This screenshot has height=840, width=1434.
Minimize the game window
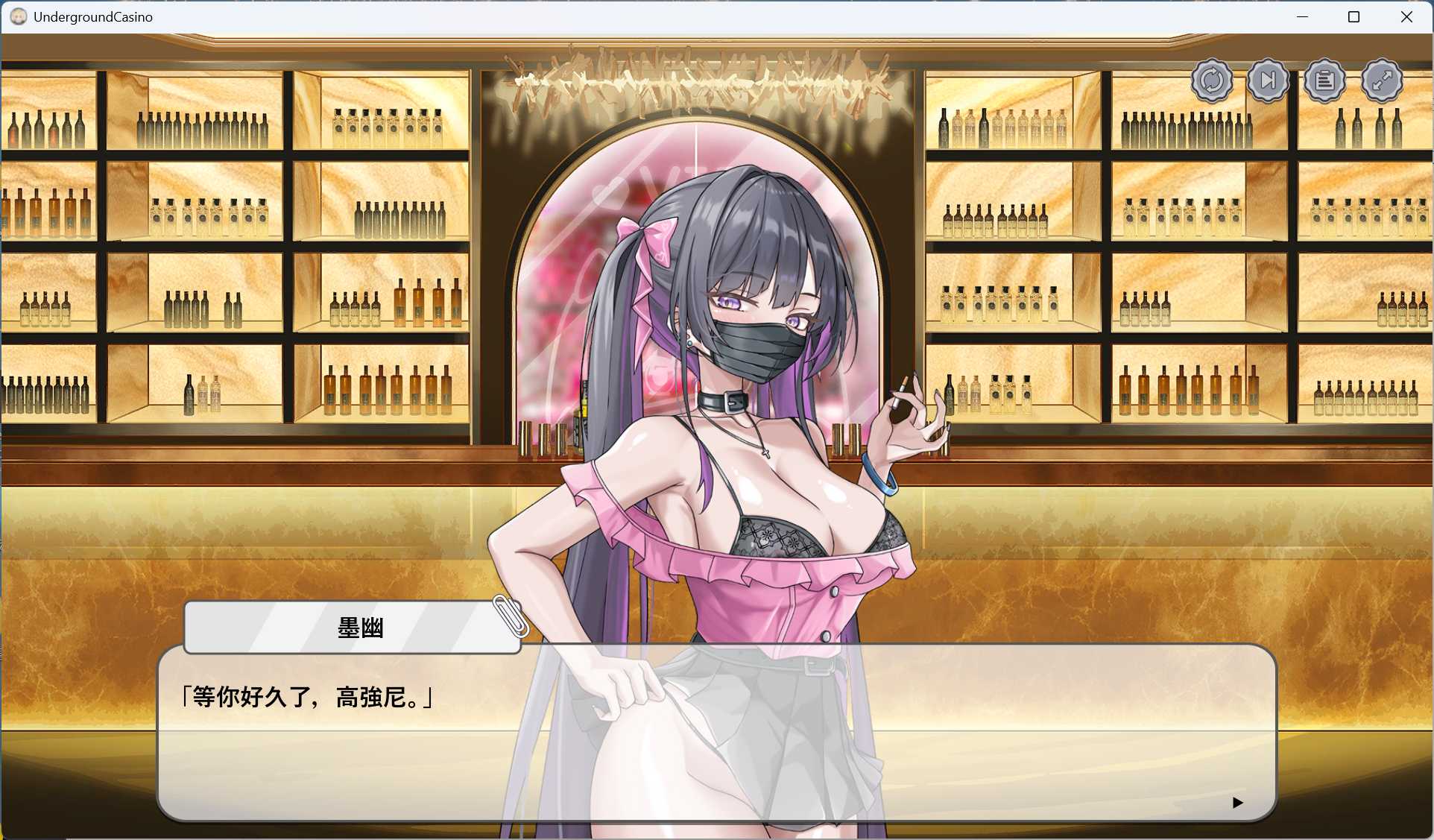(1303, 16)
